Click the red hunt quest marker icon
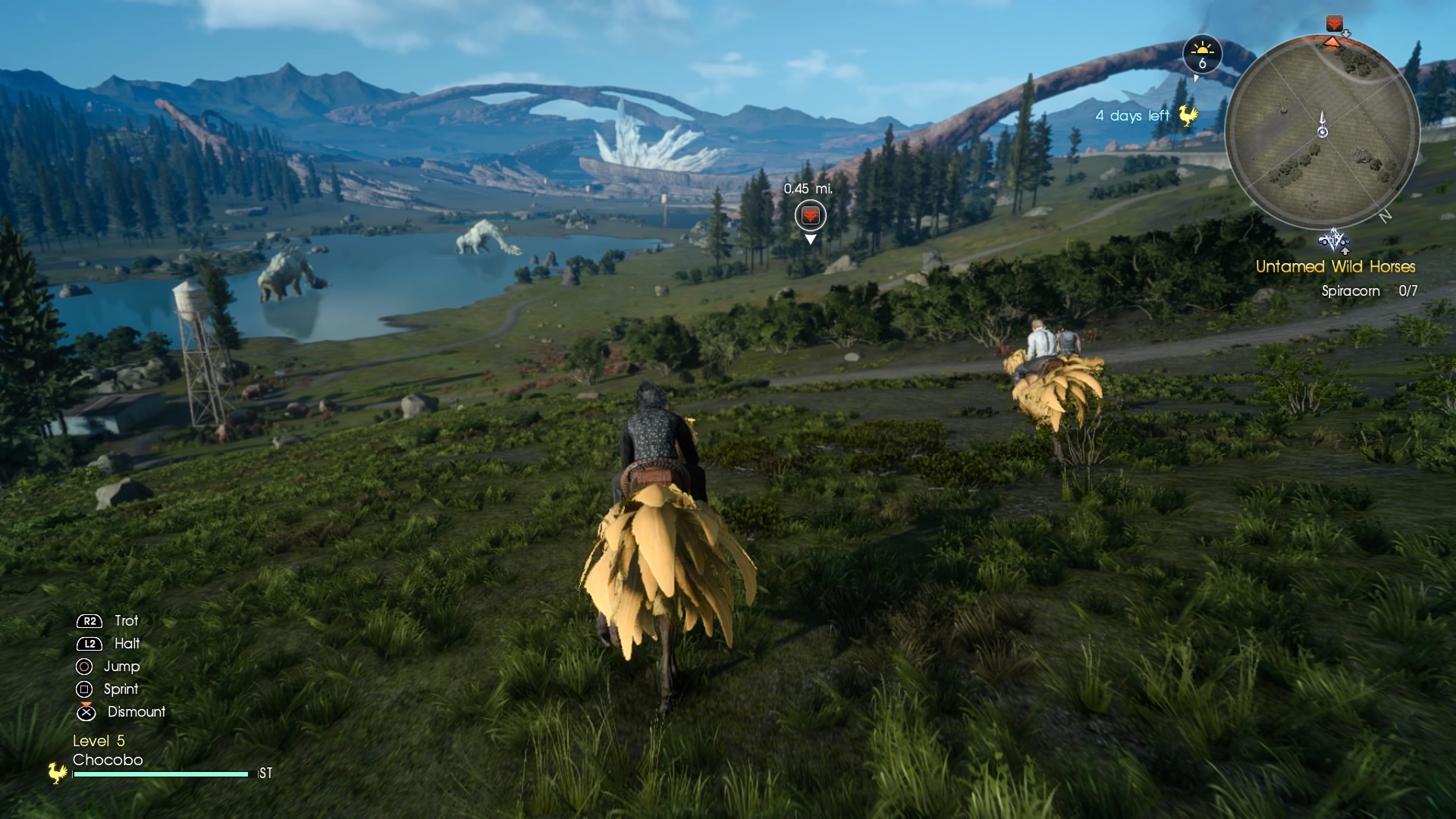This screenshot has height=819, width=1456. coord(811,215)
